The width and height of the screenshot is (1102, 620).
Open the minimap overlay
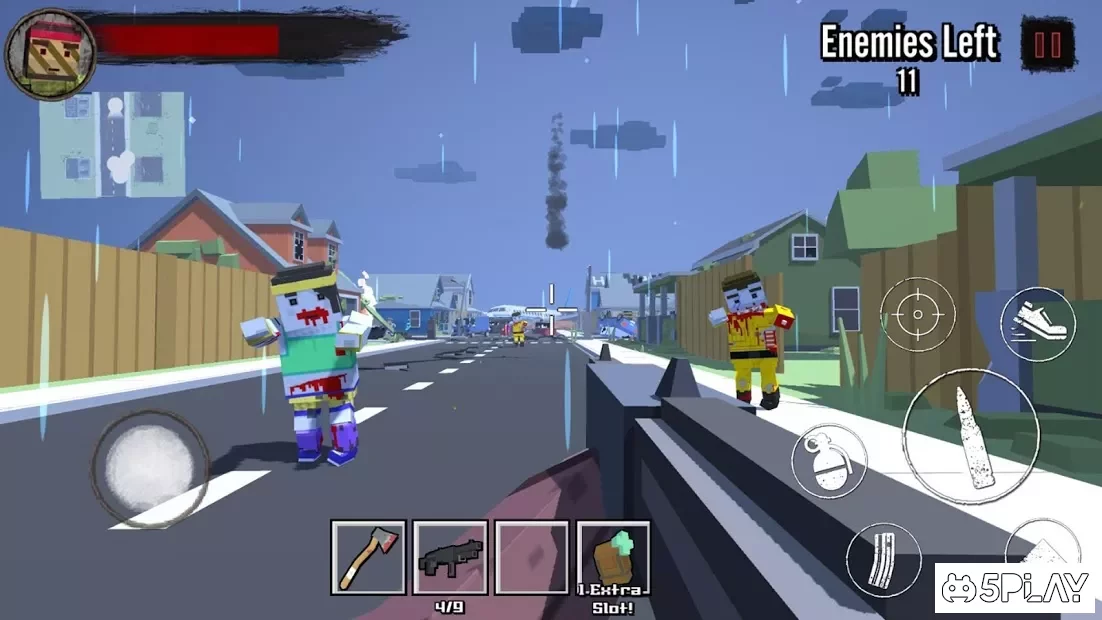tap(112, 145)
